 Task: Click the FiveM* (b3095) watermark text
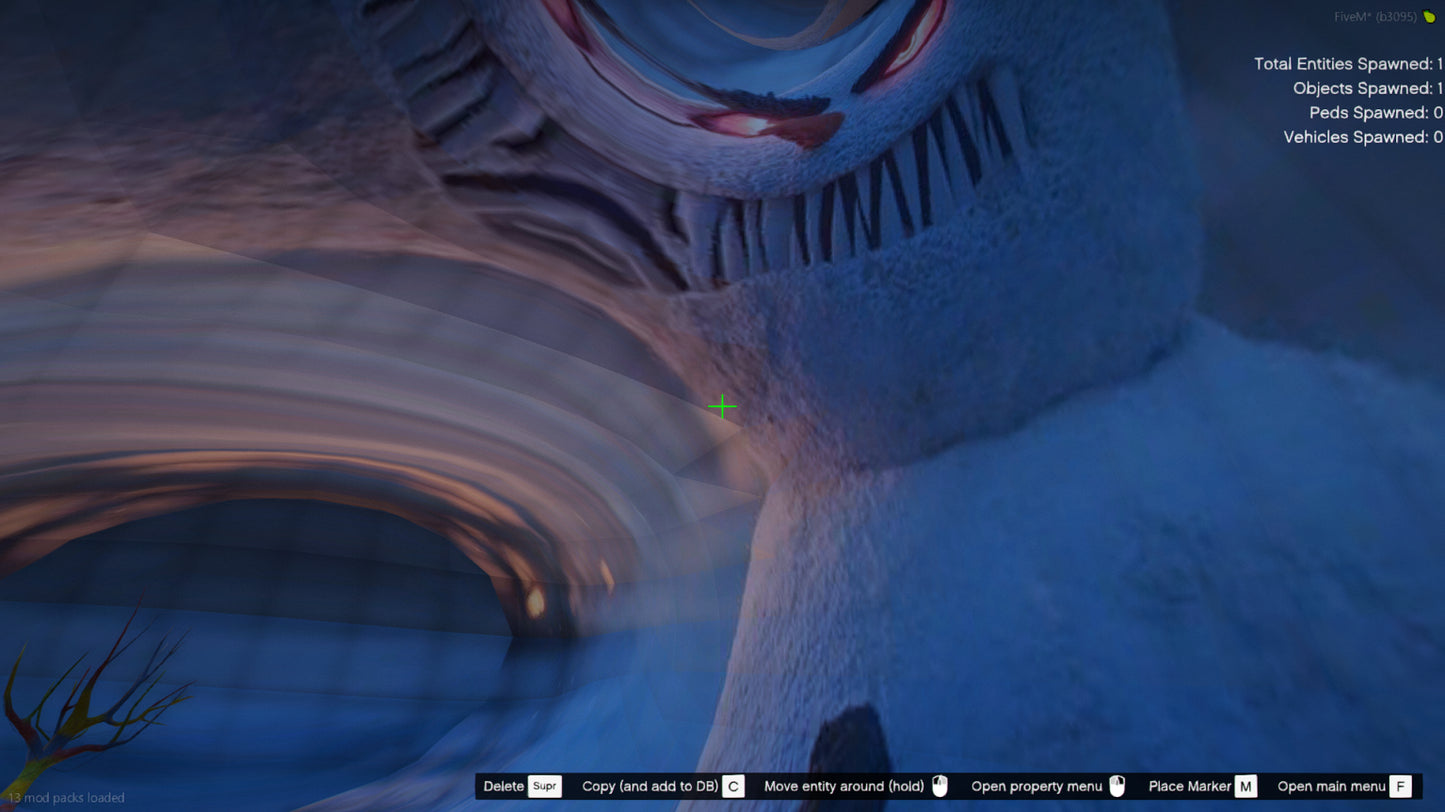tap(1375, 16)
